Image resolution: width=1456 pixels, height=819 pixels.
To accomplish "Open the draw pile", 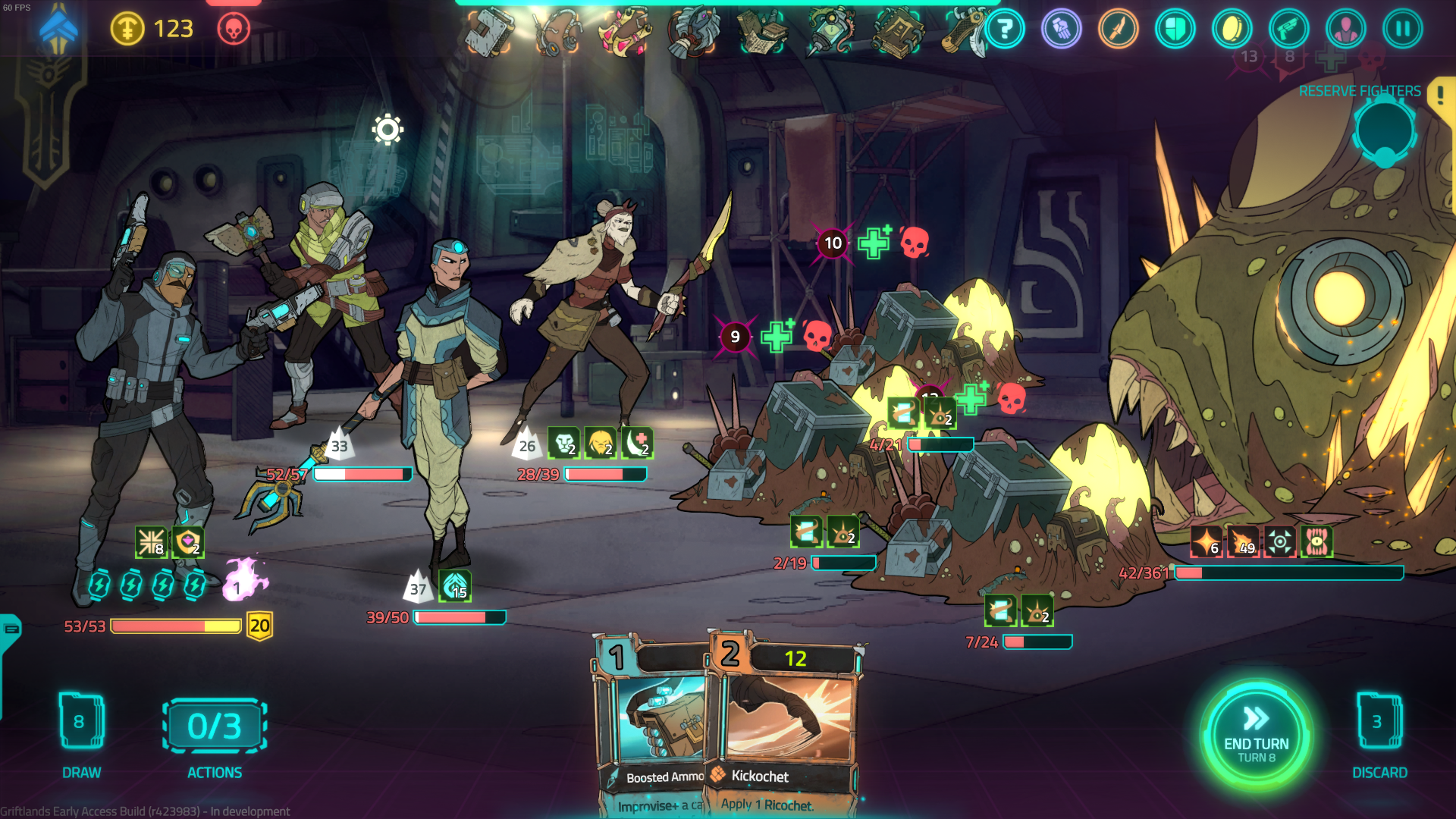I will (80, 723).
